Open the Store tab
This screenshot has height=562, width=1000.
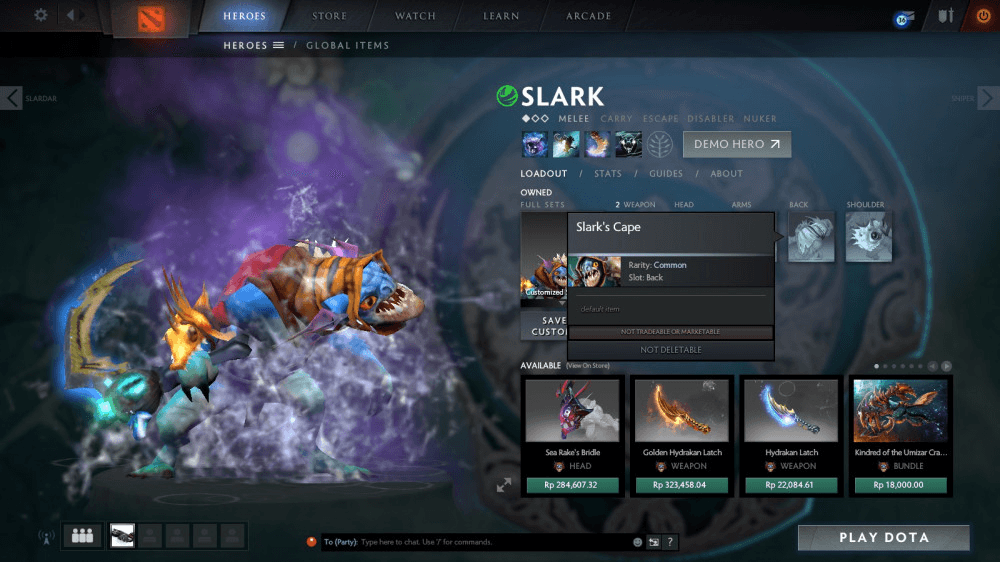[329, 16]
